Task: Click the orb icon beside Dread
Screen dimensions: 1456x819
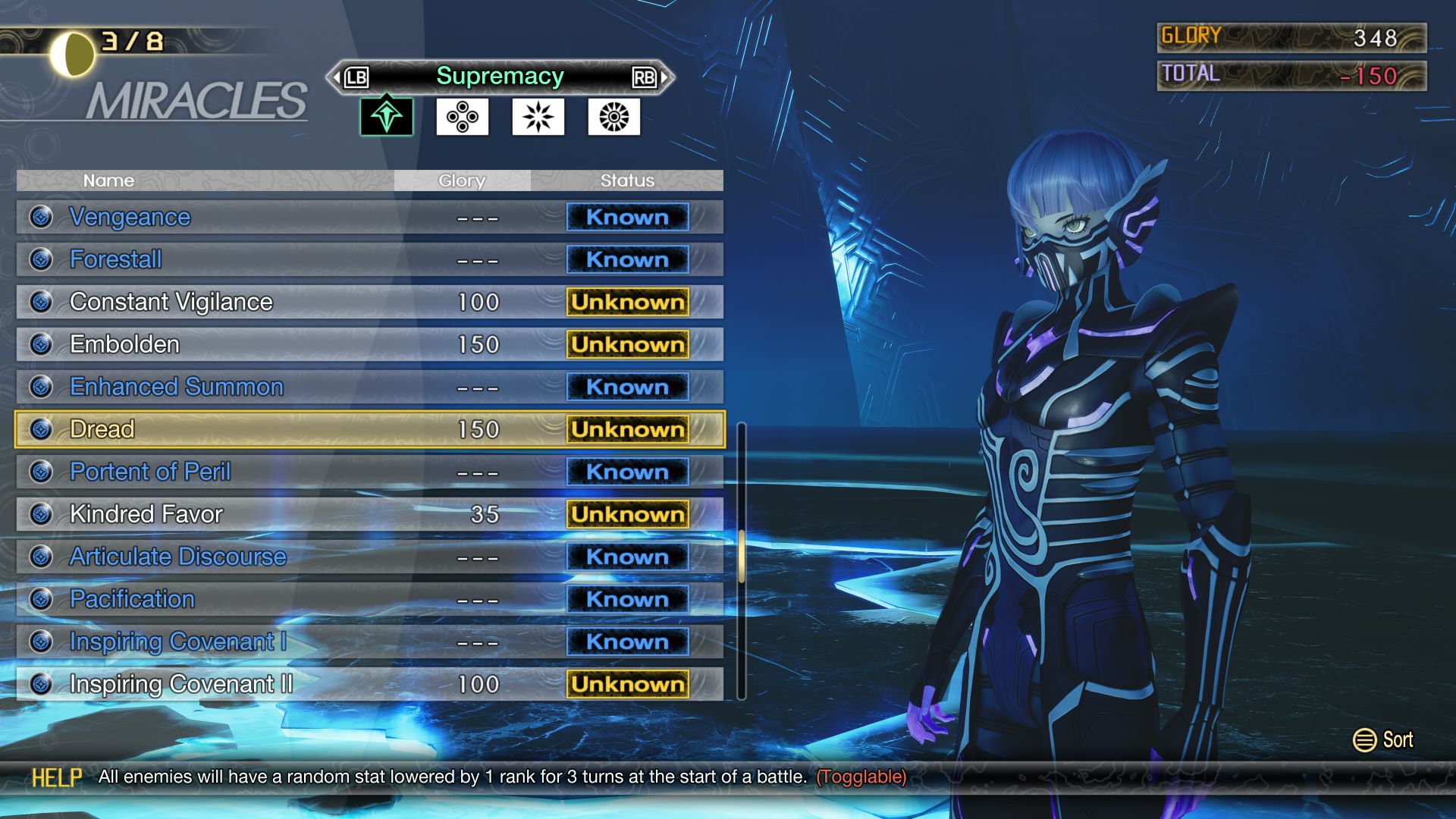Action: (39, 428)
